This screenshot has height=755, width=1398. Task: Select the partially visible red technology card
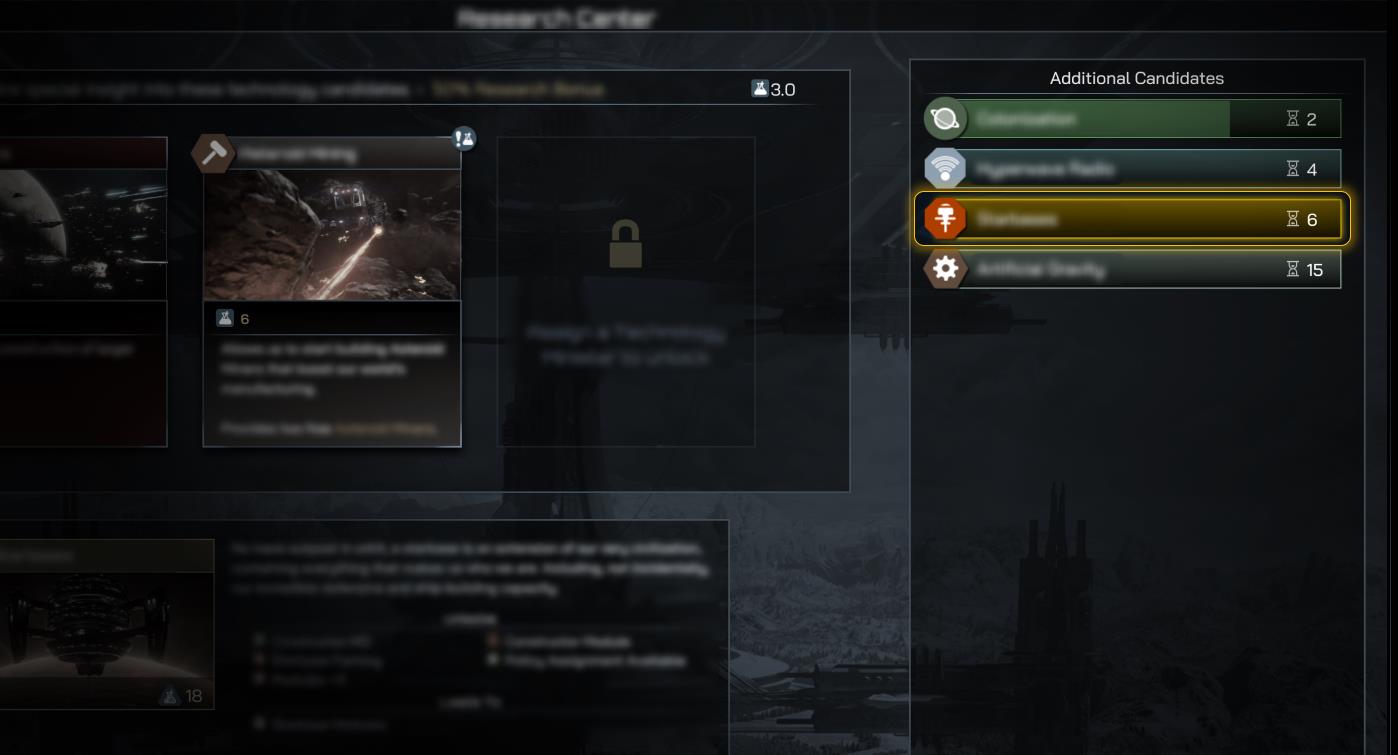pos(82,292)
